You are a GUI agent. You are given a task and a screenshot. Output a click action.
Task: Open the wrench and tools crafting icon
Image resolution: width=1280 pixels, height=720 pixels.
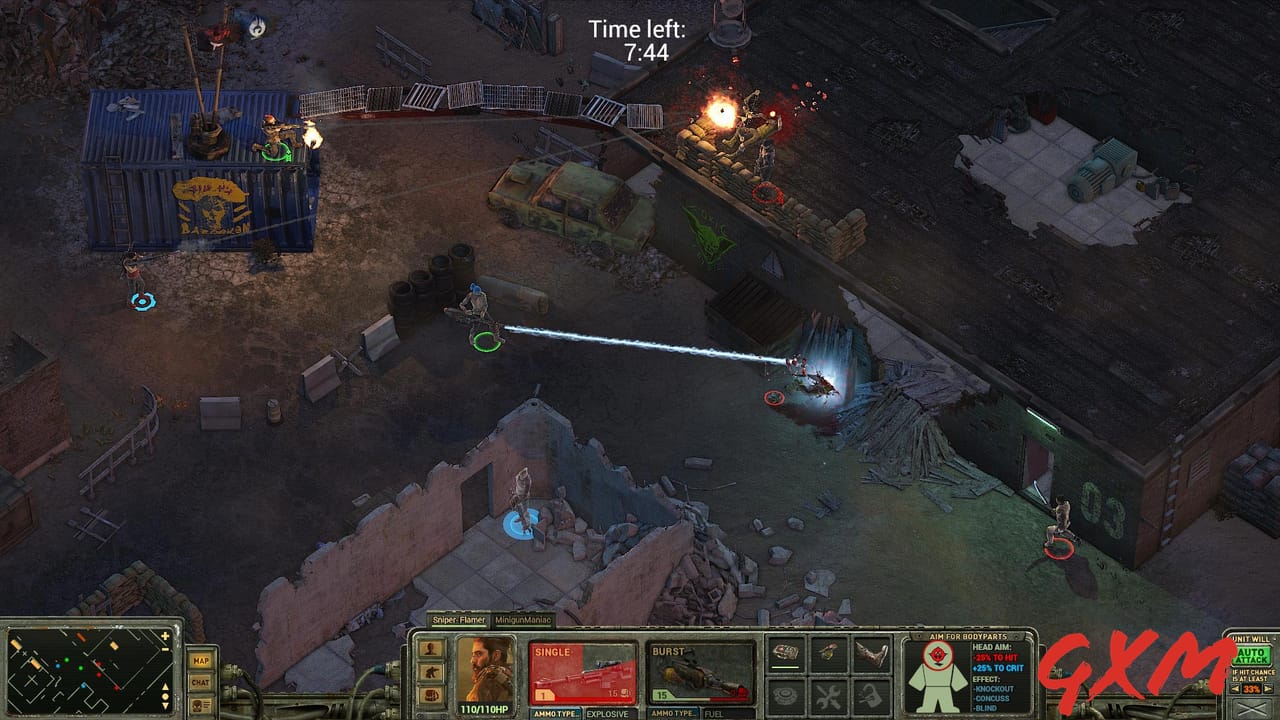[x=829, y=696]
